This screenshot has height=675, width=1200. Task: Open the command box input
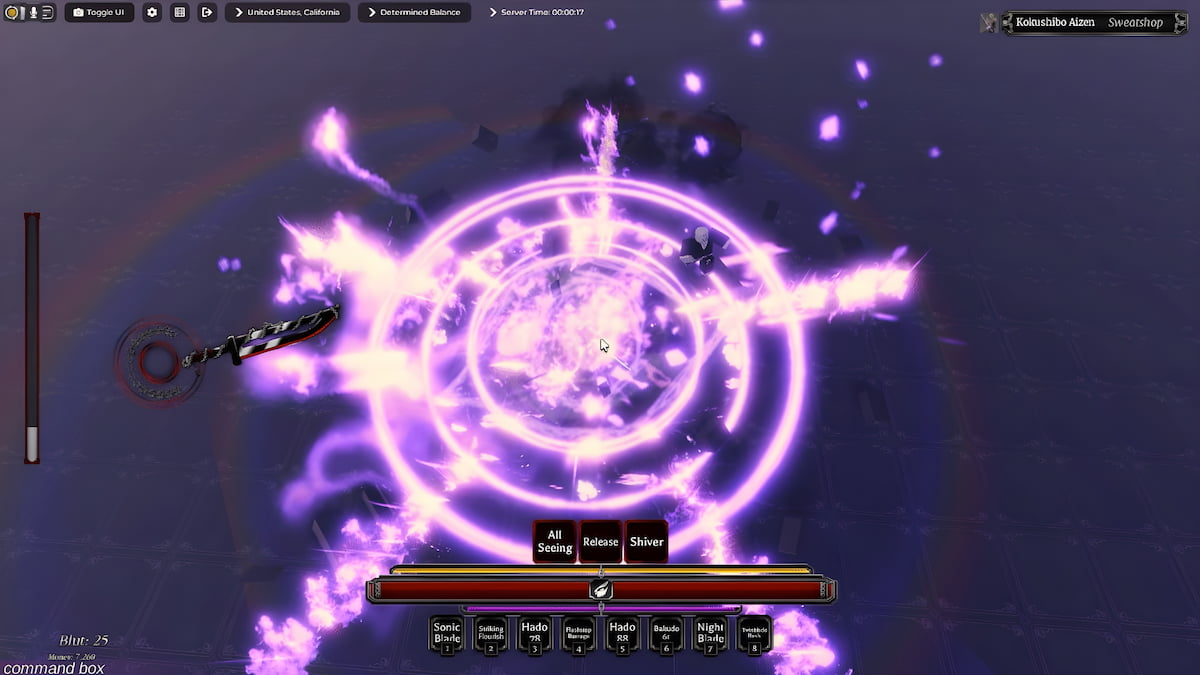coord(53,667)
